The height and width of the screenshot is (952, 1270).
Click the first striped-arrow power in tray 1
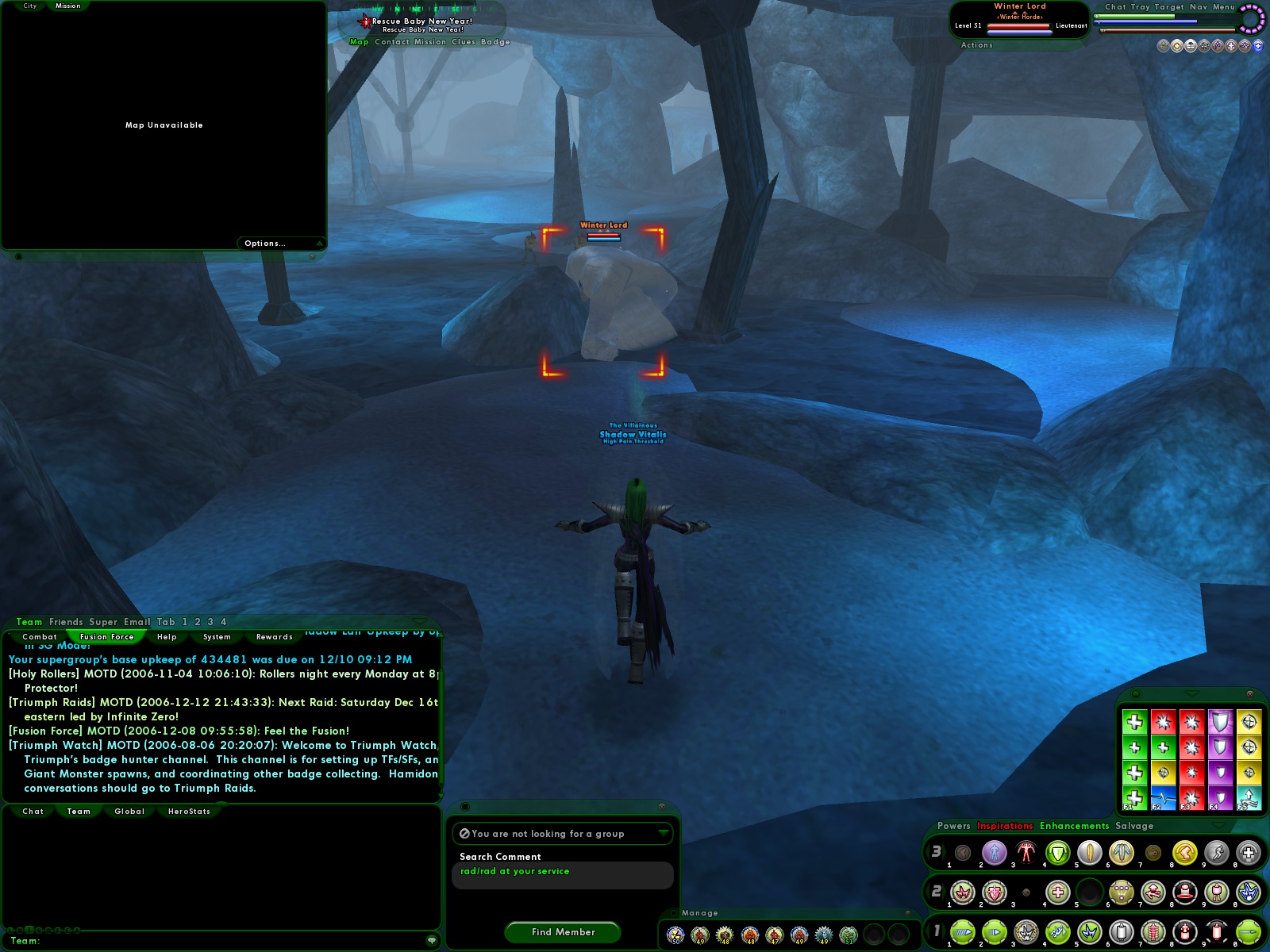coord(963,931)
